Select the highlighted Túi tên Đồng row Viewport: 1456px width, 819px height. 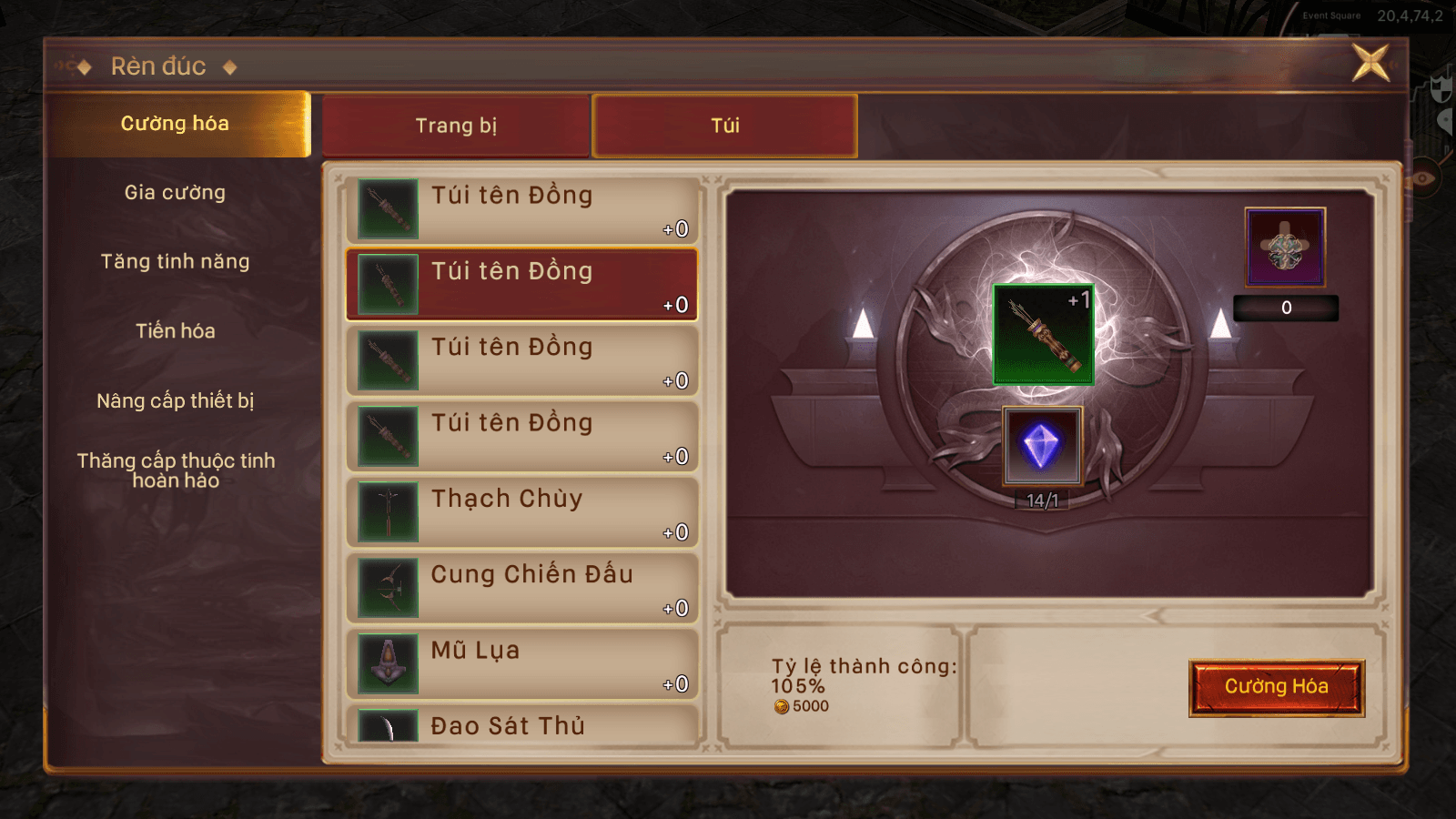tap(521, 285)
